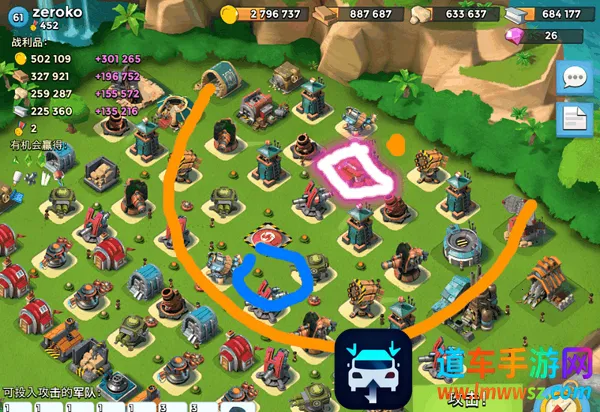Viewport: 600px width, 412px height.
Task: Open the chat speech bubble button
Action: [575, 78]
